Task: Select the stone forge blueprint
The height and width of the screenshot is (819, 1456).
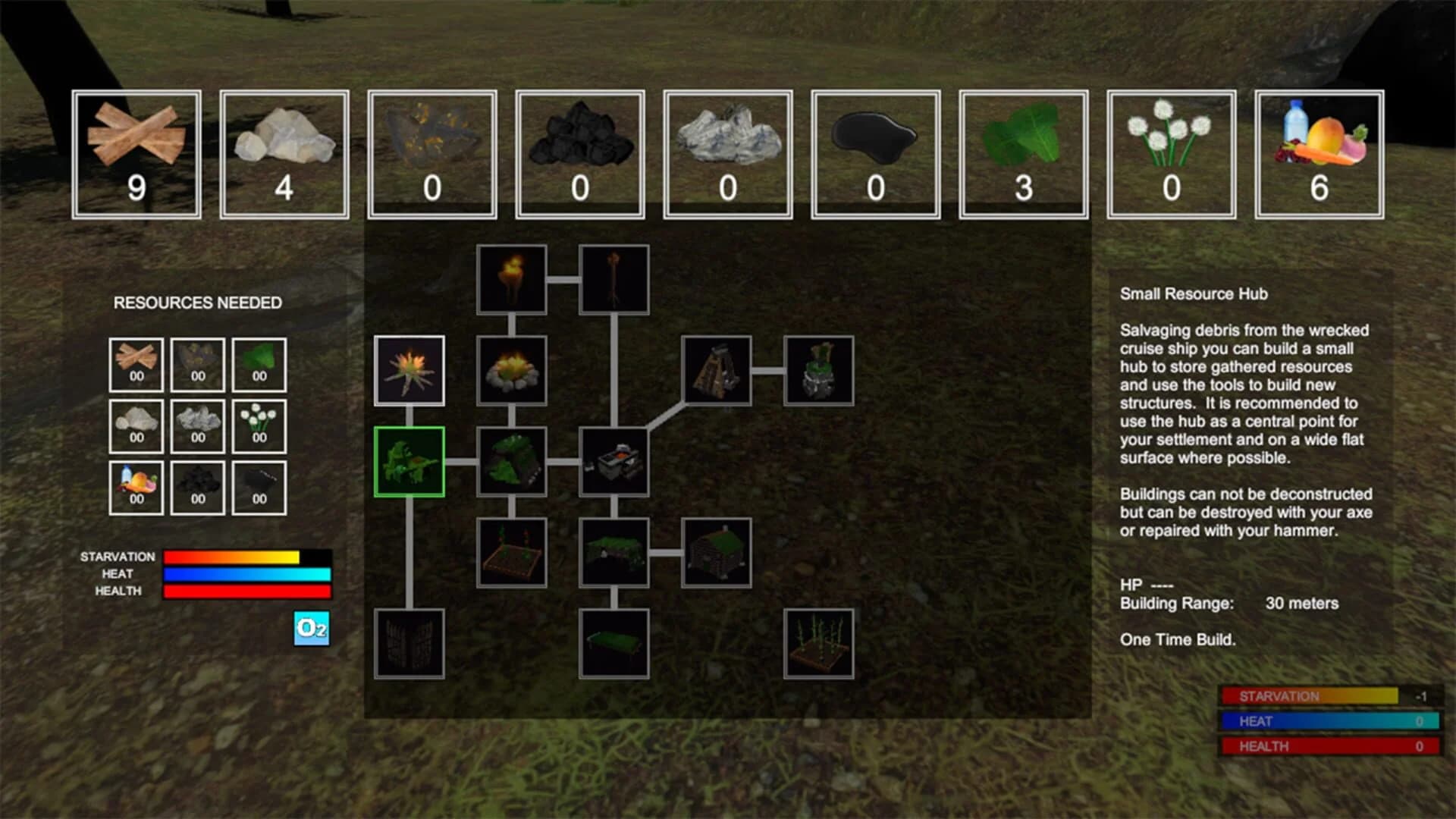Action: coord(614,461)
